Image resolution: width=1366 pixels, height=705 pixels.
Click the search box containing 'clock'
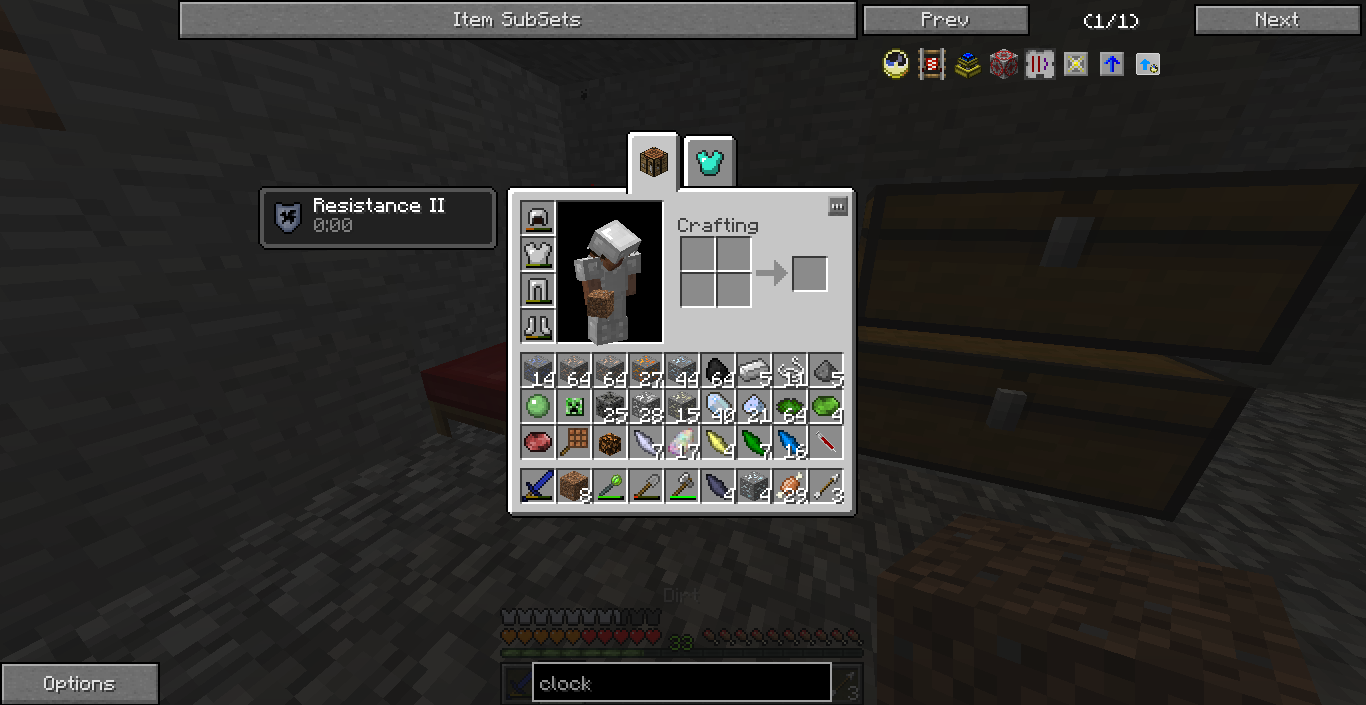(681, 683)
